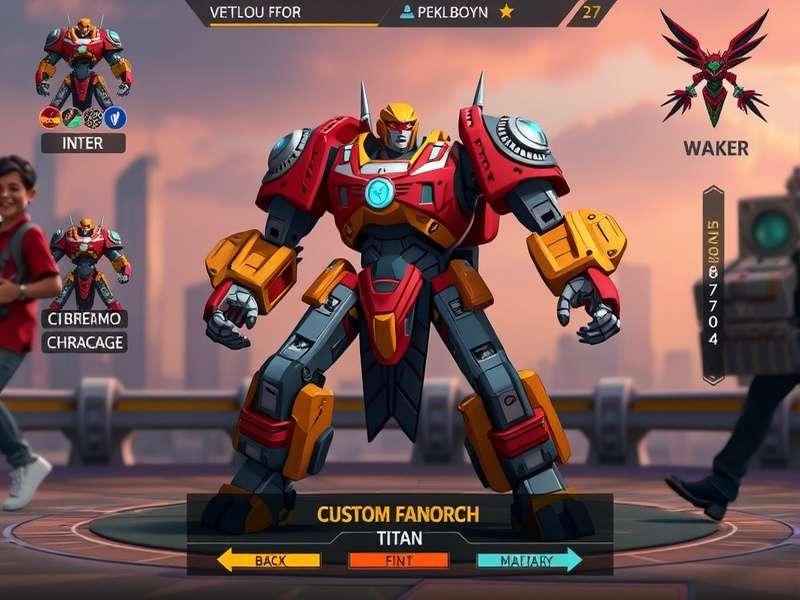Advance with the cyan MATIARY arrow
800x600 pixels.
pyautogui.click(x=529, y=561)
